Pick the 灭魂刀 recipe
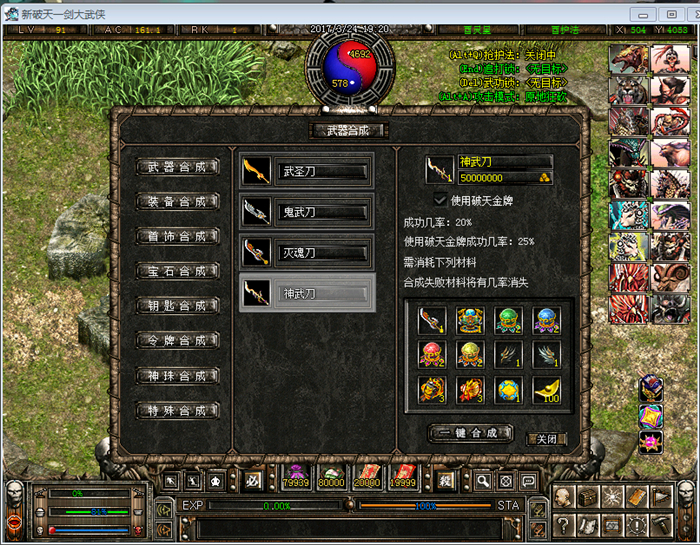The height and width of the screenshot is (545, 700). click(x=308, y=253)
